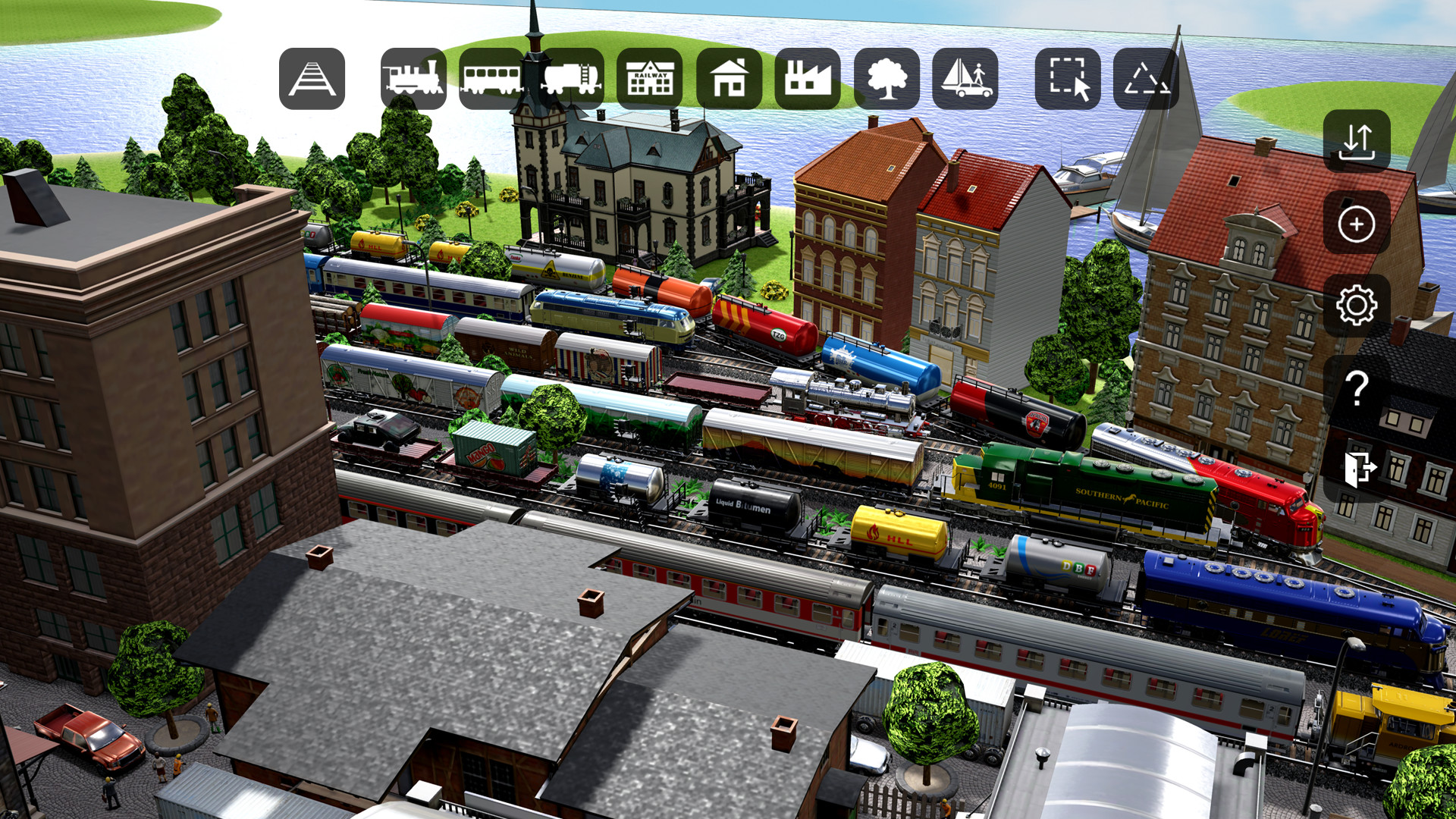1456x819 pixels.
Task: Open the import export layout panel
Action: tap(1357, 143)
